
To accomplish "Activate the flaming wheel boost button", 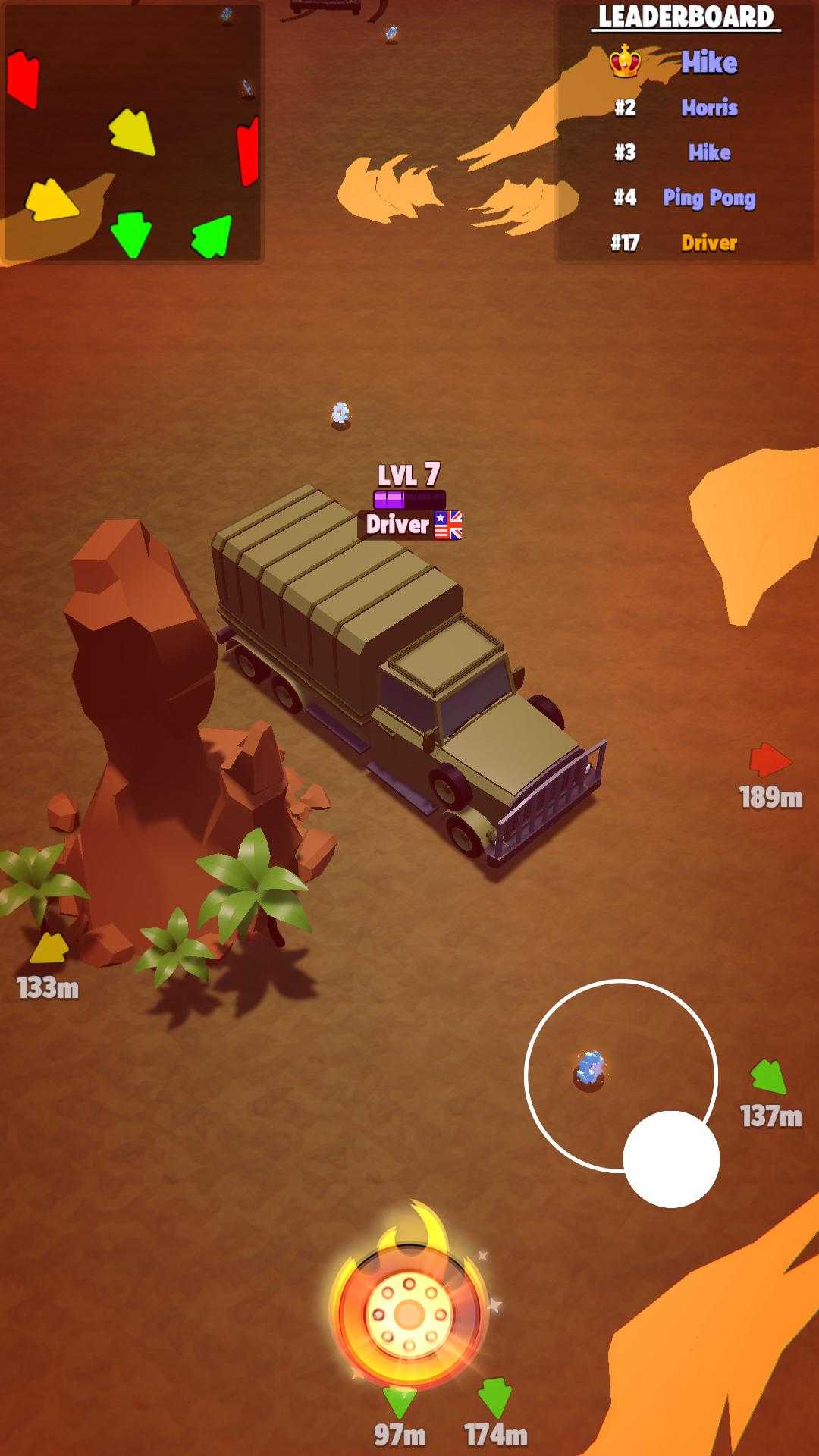I will (409, 1312).
